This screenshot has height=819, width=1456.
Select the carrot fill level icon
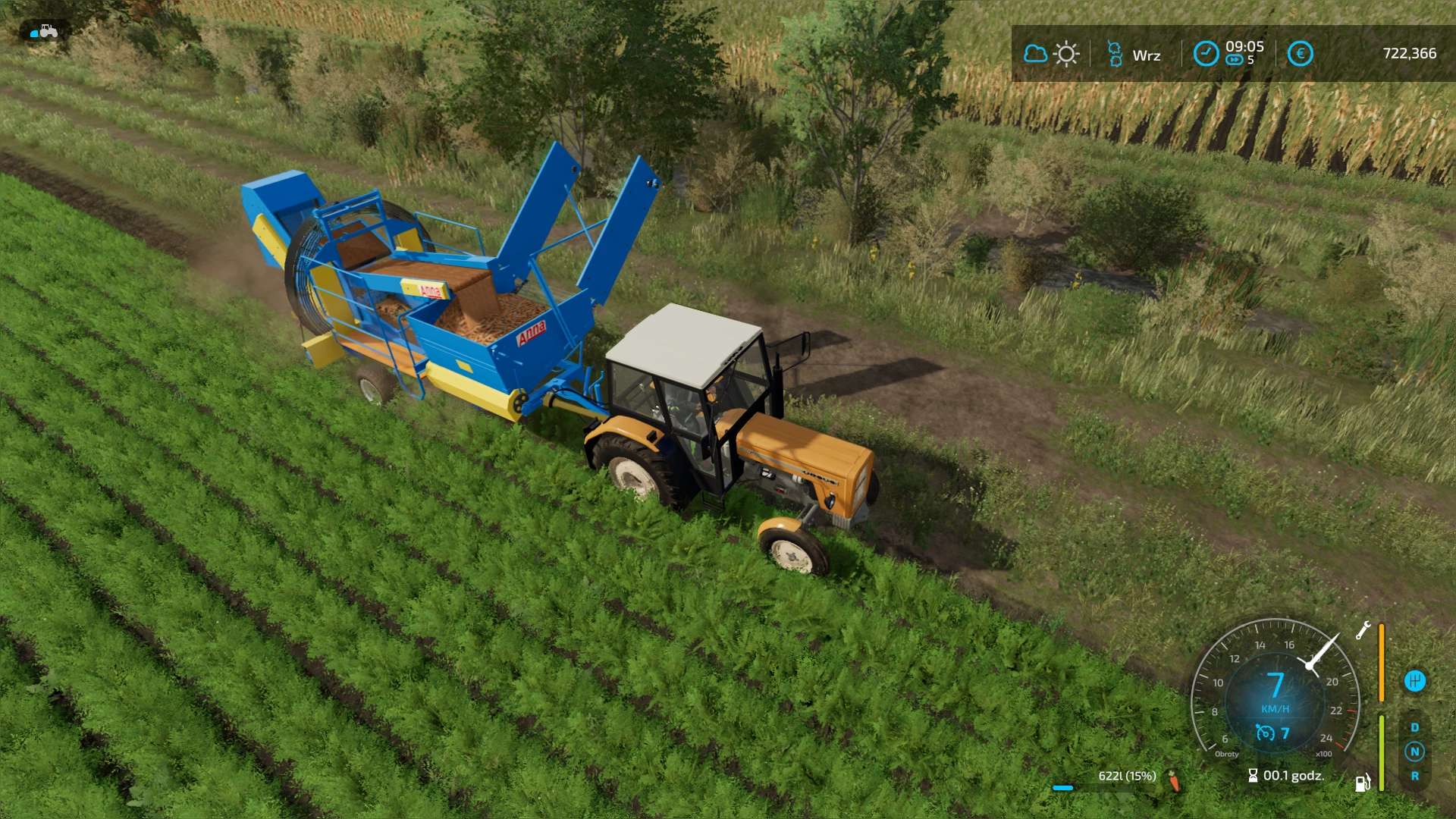(x=1174, y=780)
